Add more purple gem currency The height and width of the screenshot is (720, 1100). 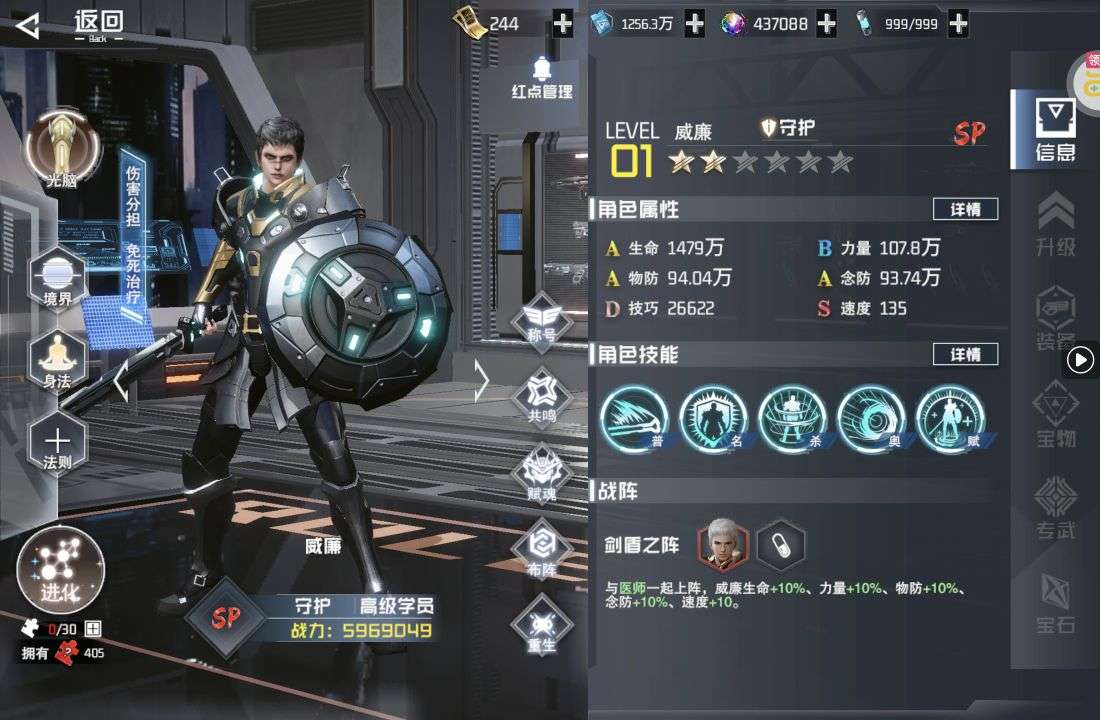click(x=826, y=24)
